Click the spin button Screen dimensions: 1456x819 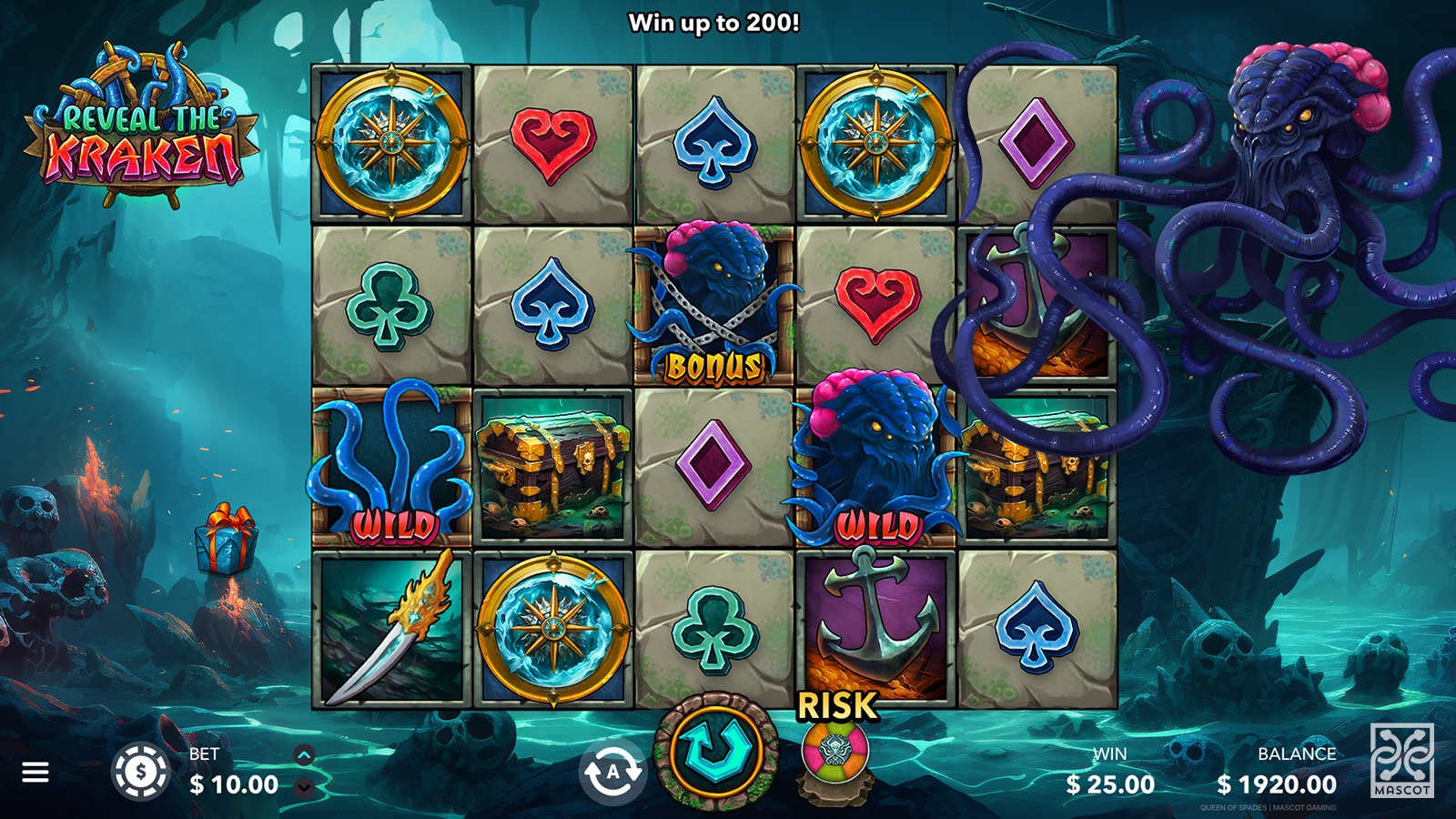pyautogui.click(x=716, y=751)
